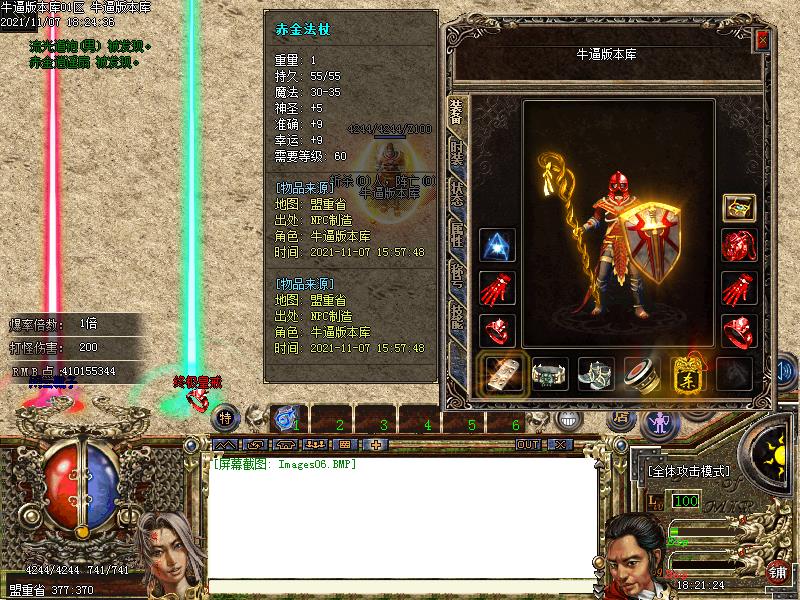Click the treasure chest equipment slot

coord(739,208)
